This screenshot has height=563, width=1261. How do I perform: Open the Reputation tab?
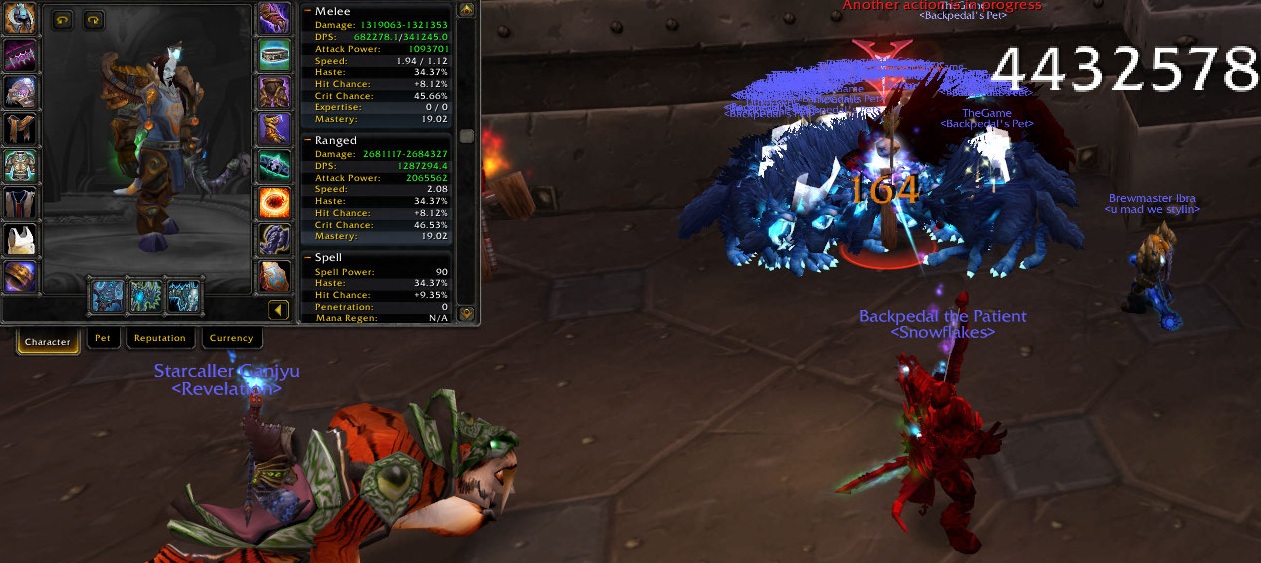point(160,339)
